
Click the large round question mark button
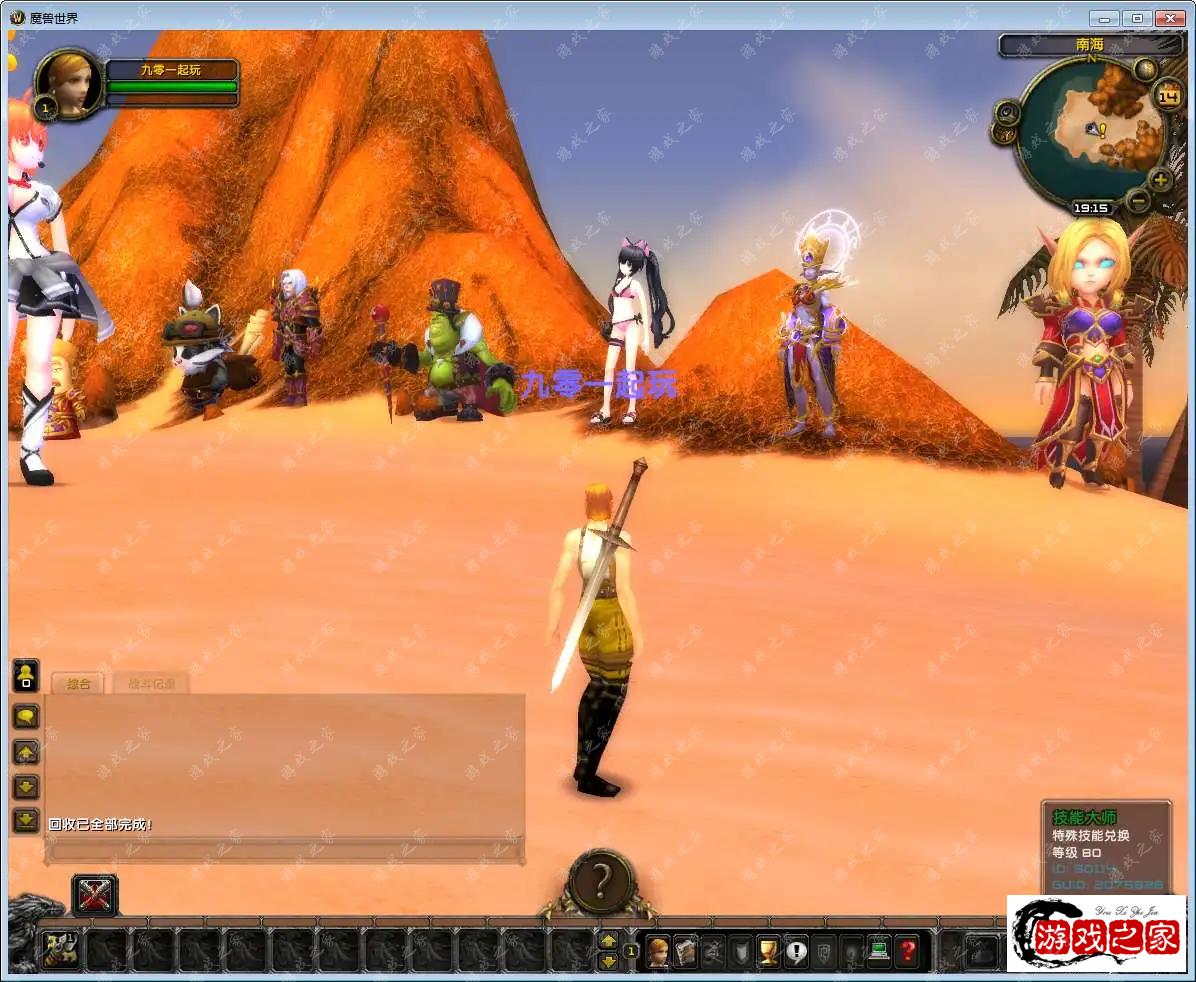600,881
